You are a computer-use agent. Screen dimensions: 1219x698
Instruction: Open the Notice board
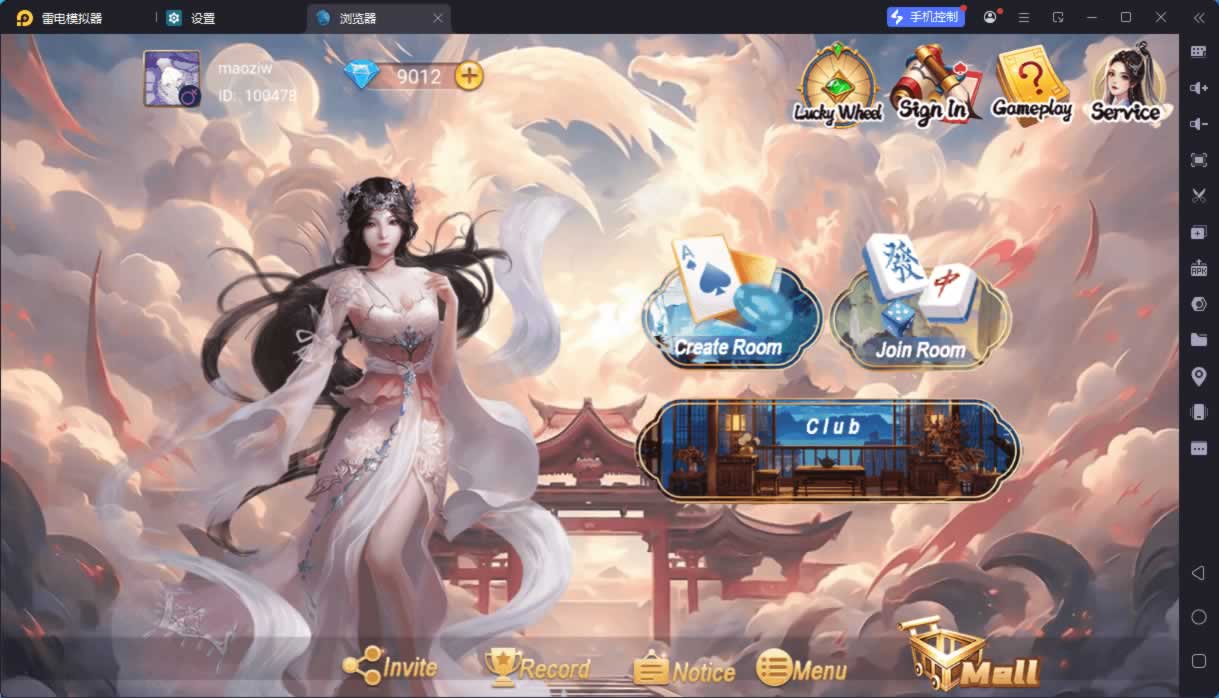685,669
